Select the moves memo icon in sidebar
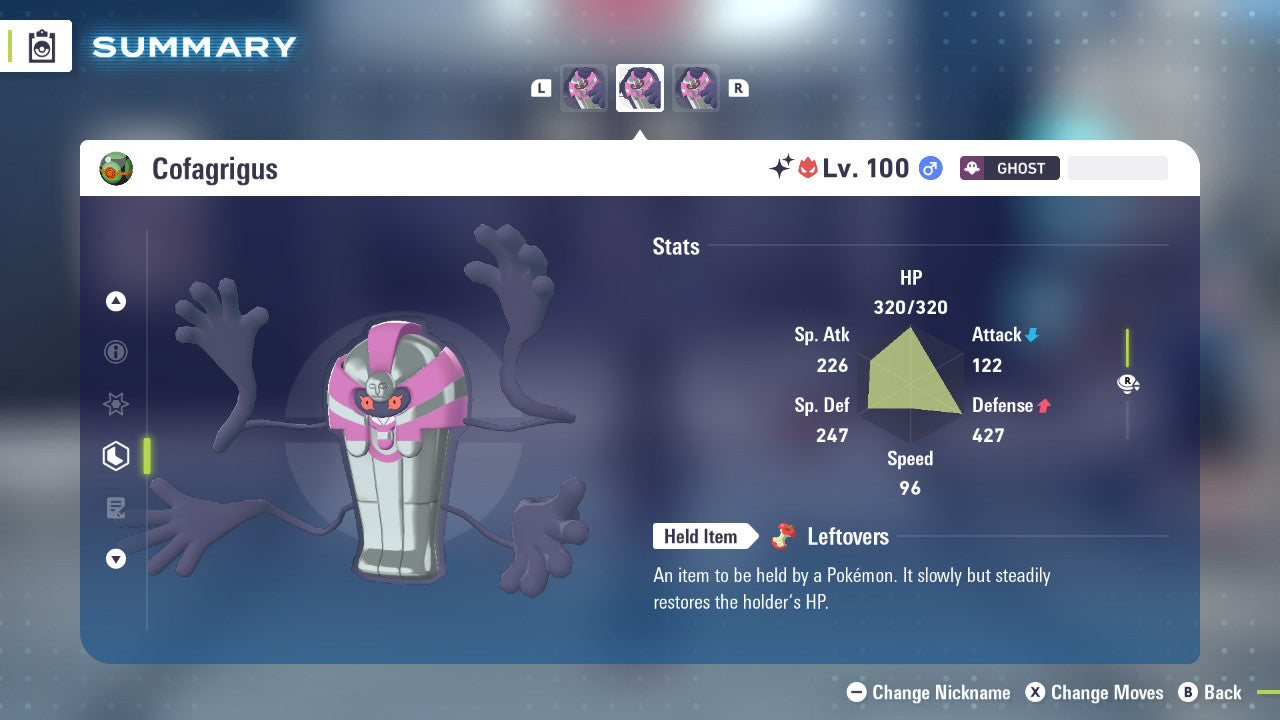1280x720 pixels. click(115, 508)
